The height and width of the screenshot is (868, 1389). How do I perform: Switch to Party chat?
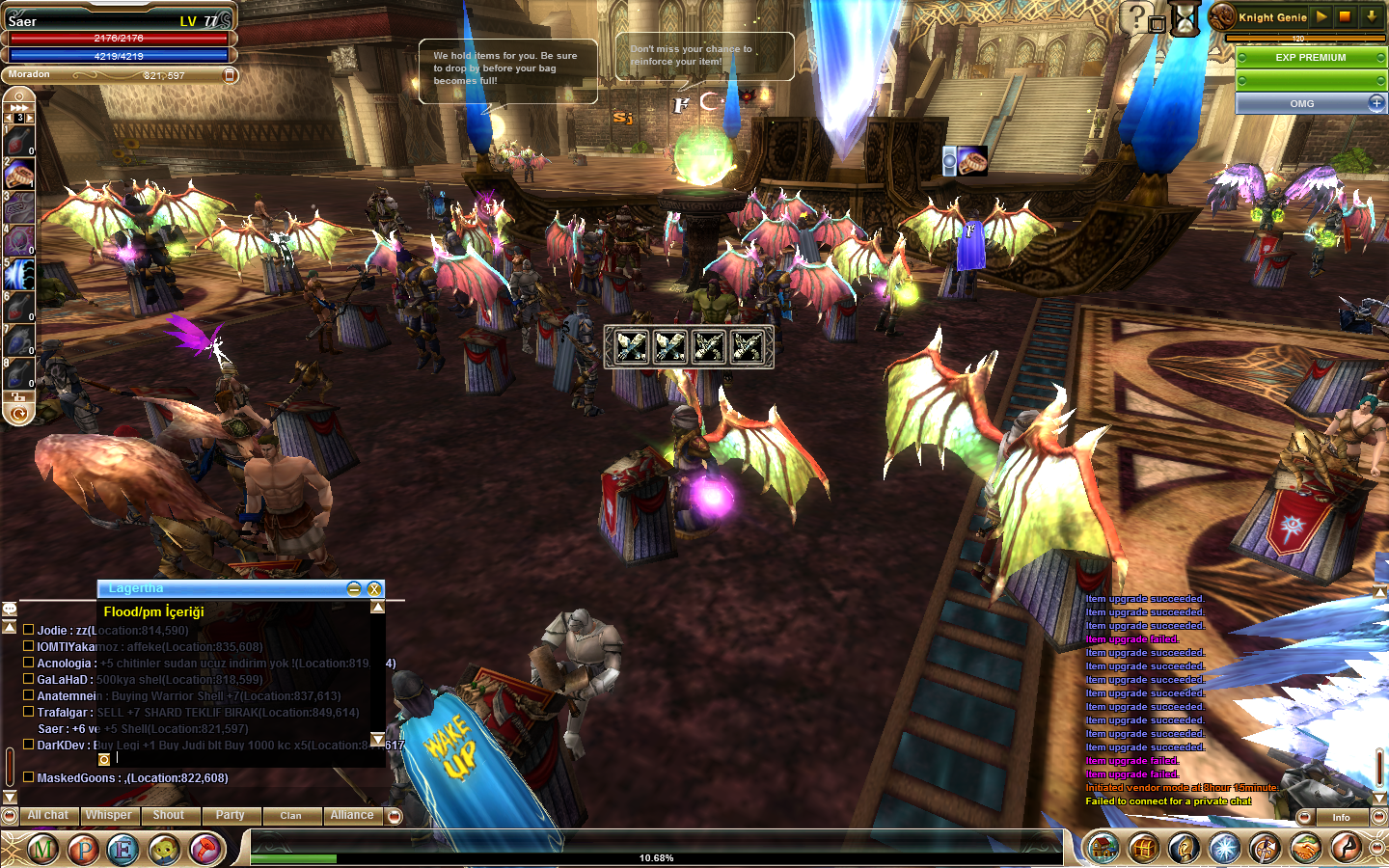click(x=230, y=816)
